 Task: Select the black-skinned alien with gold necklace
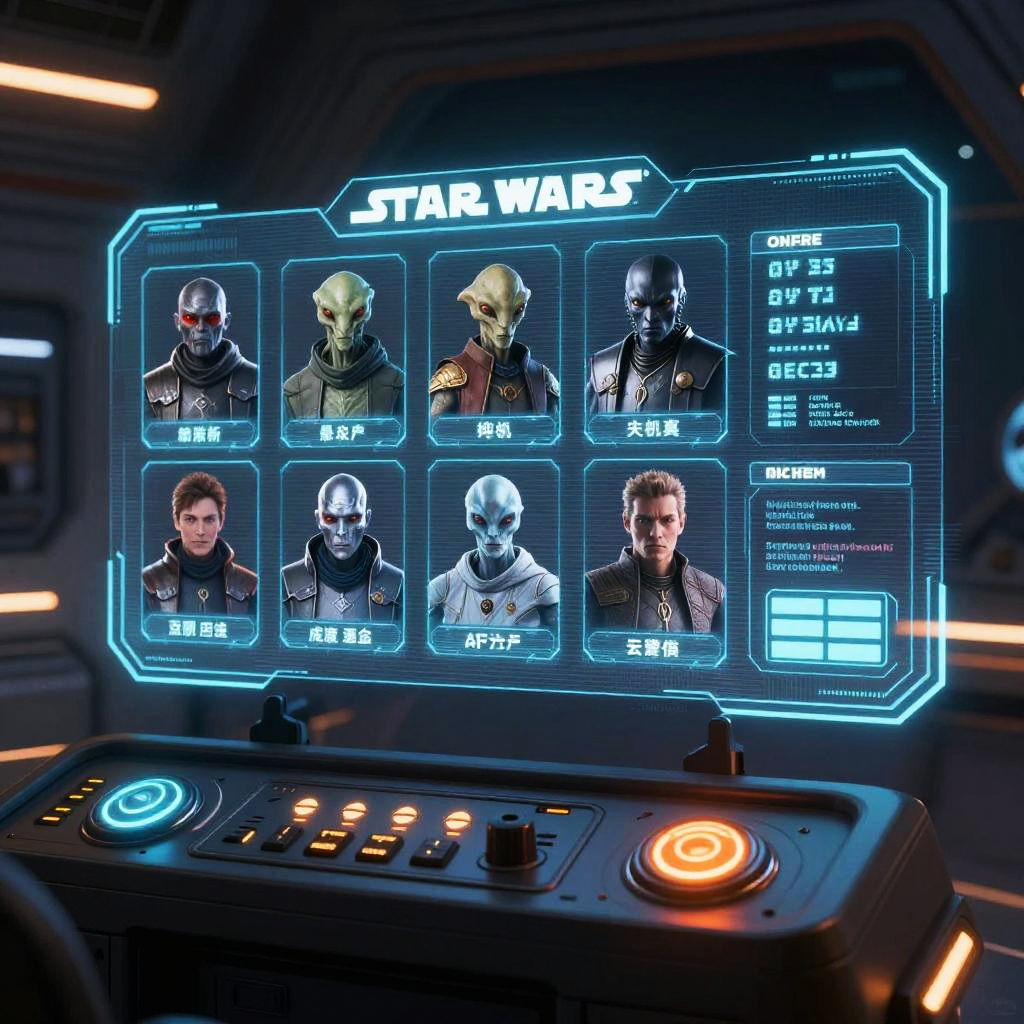click(x=656, y=340)
